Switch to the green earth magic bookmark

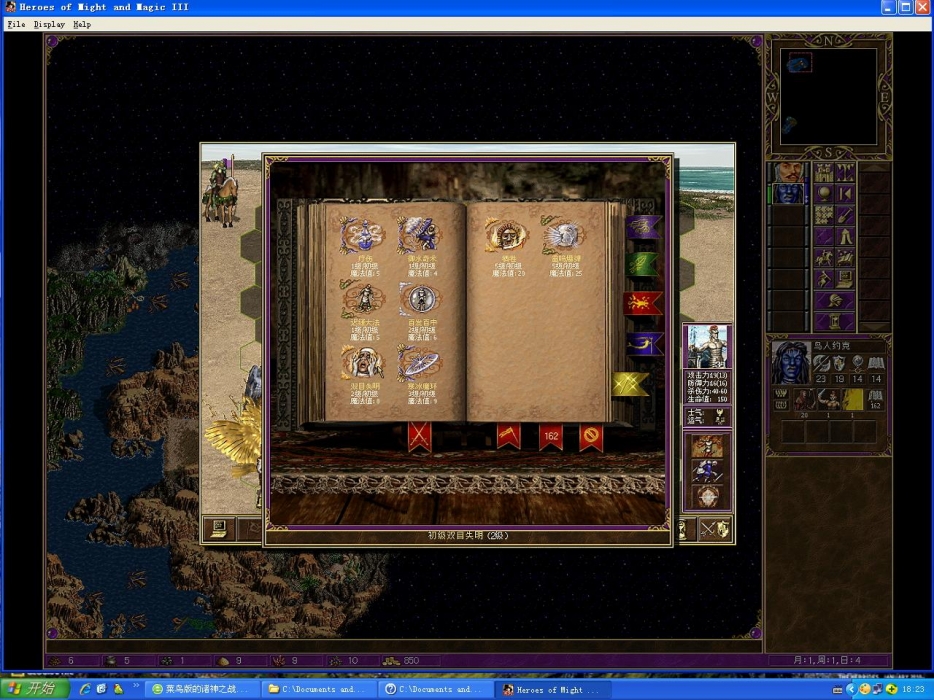click(643, 265)
